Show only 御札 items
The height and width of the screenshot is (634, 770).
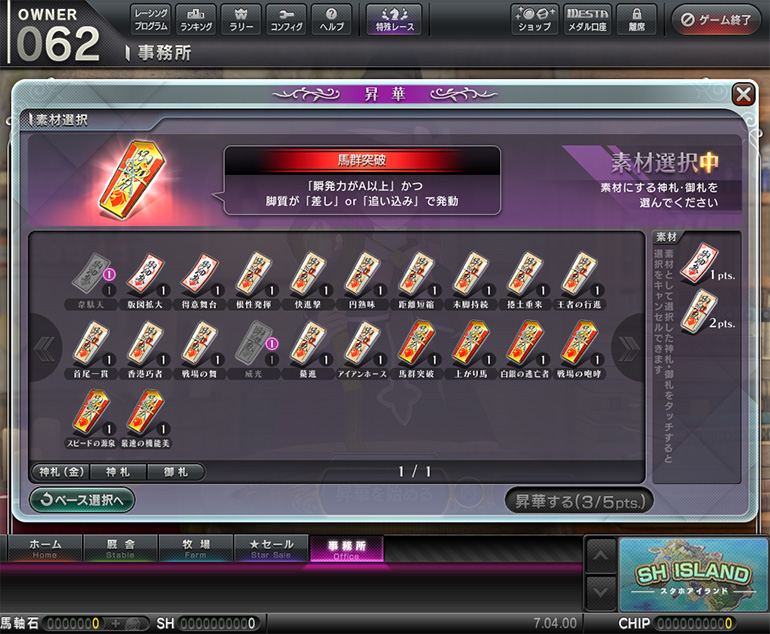click(x=175, y=471)
